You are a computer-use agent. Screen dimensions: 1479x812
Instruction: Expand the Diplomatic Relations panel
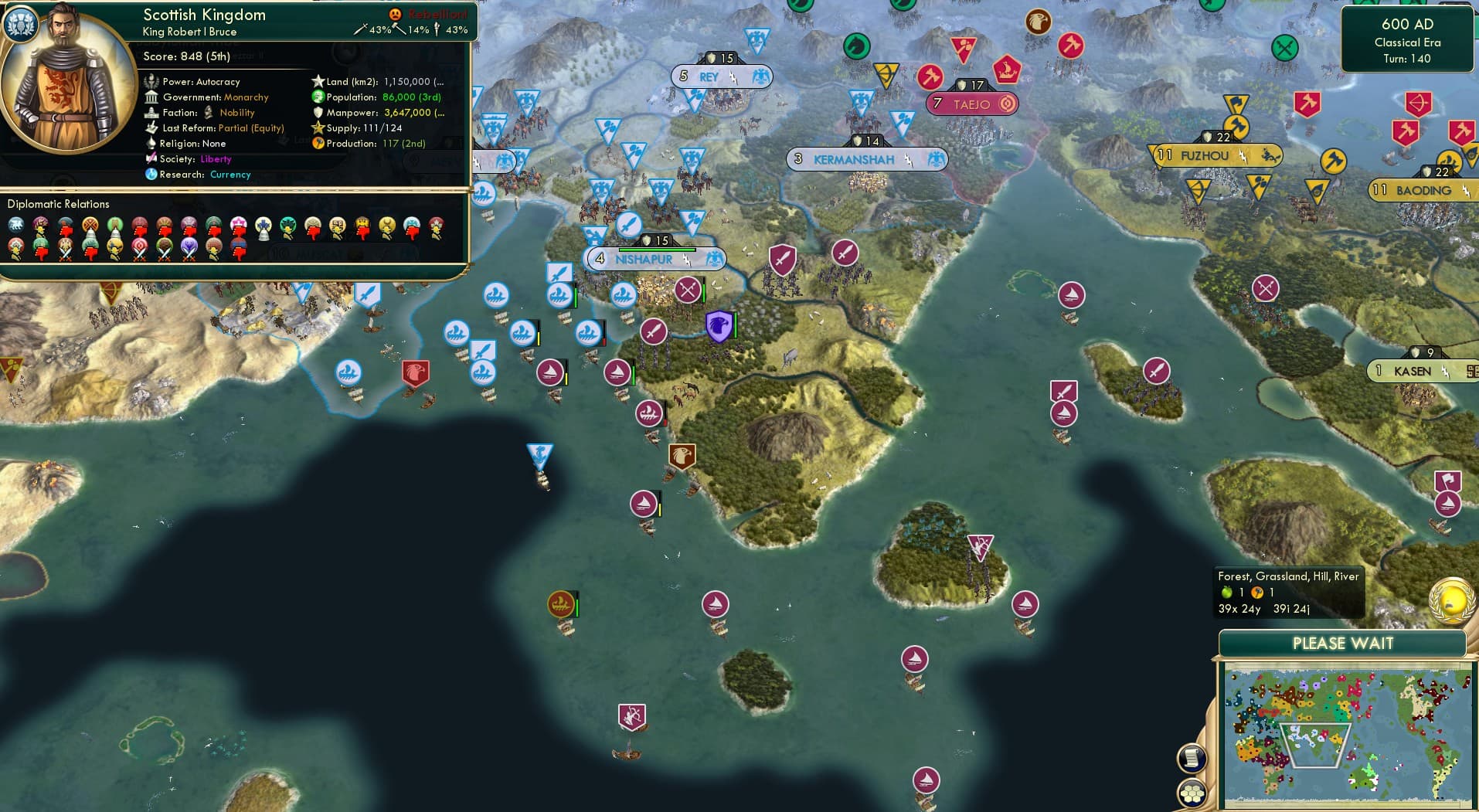coord(59,203)
